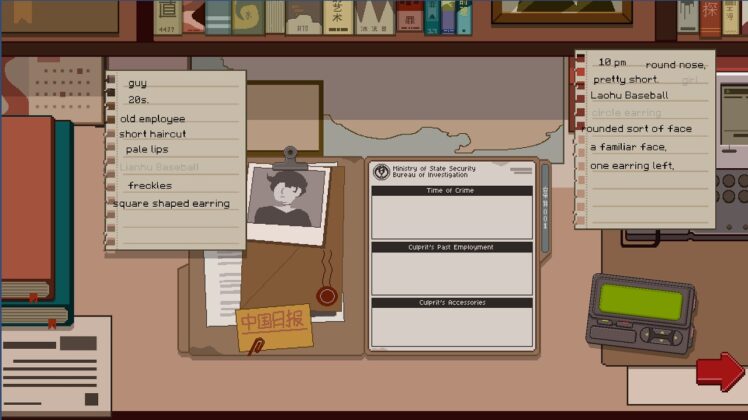Click the Culprit's Accessories field

tap(451, 328)
